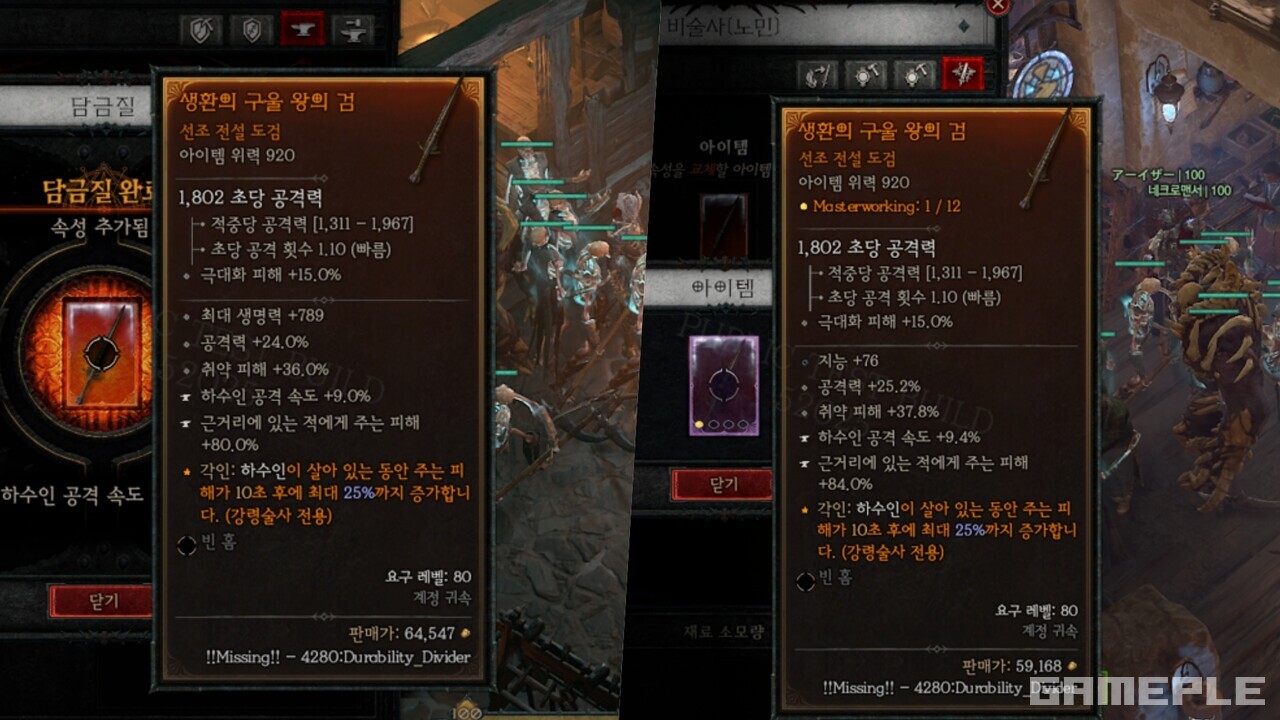Select the salvage sword icon on right toolbar
The image size is (1280, 720).
[x=815, y=75]
